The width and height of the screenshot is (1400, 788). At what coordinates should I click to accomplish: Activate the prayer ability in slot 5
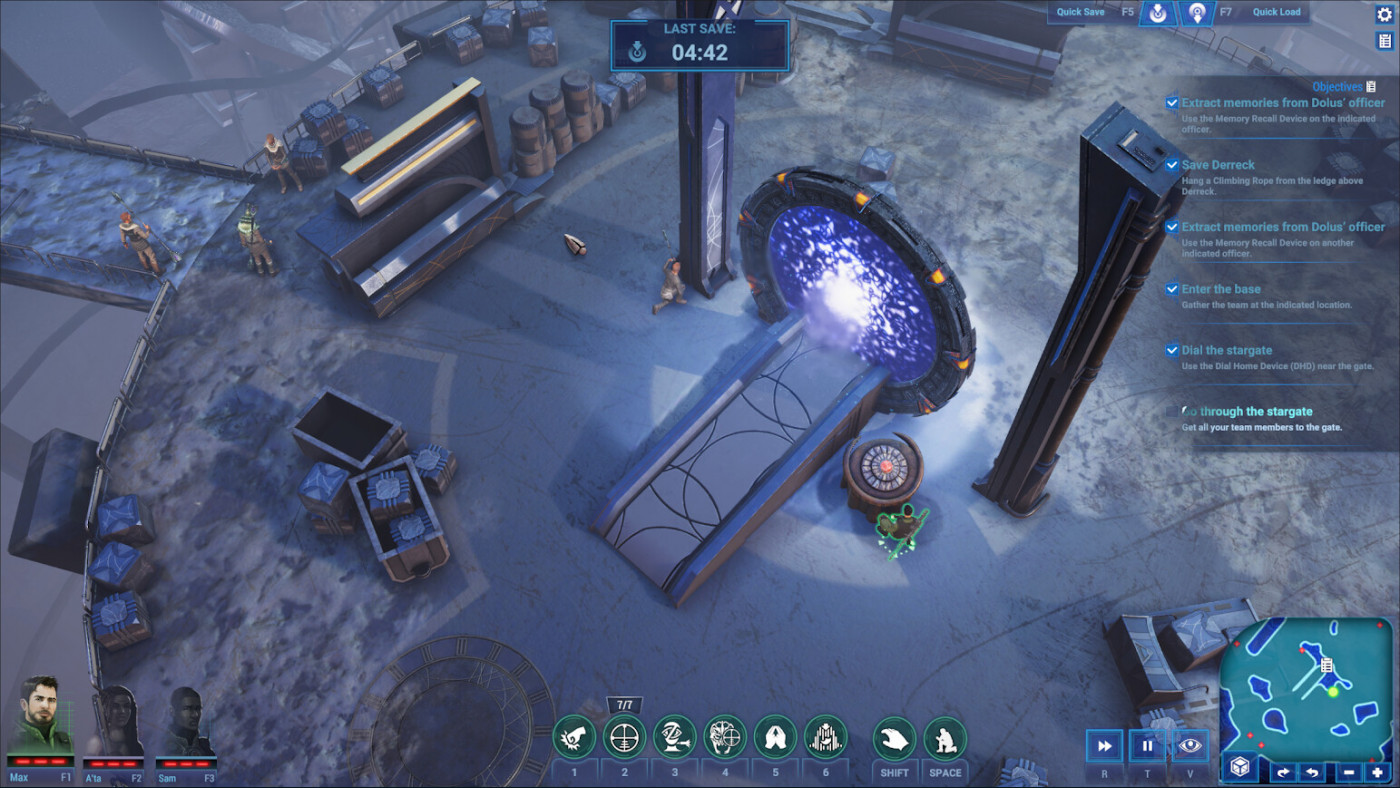click(x=775, y=737)
